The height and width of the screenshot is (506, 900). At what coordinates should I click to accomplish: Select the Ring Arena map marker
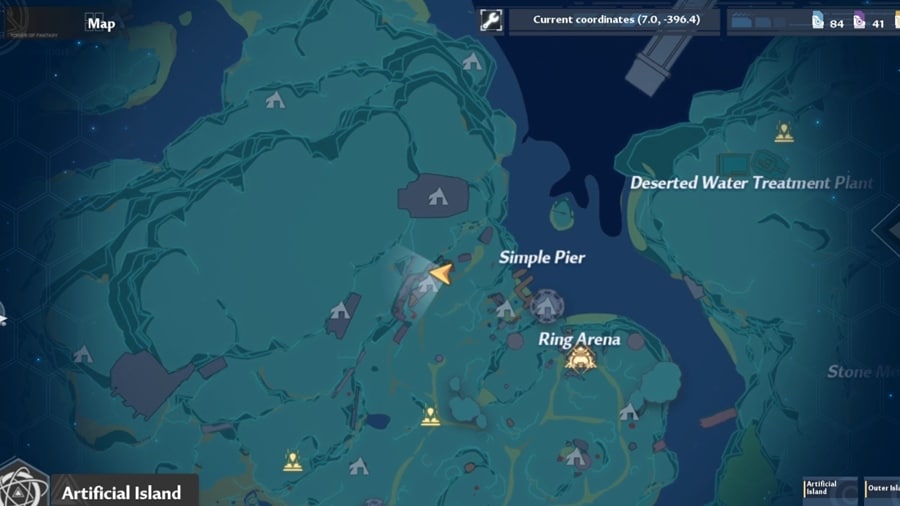[x=578, y=360]
